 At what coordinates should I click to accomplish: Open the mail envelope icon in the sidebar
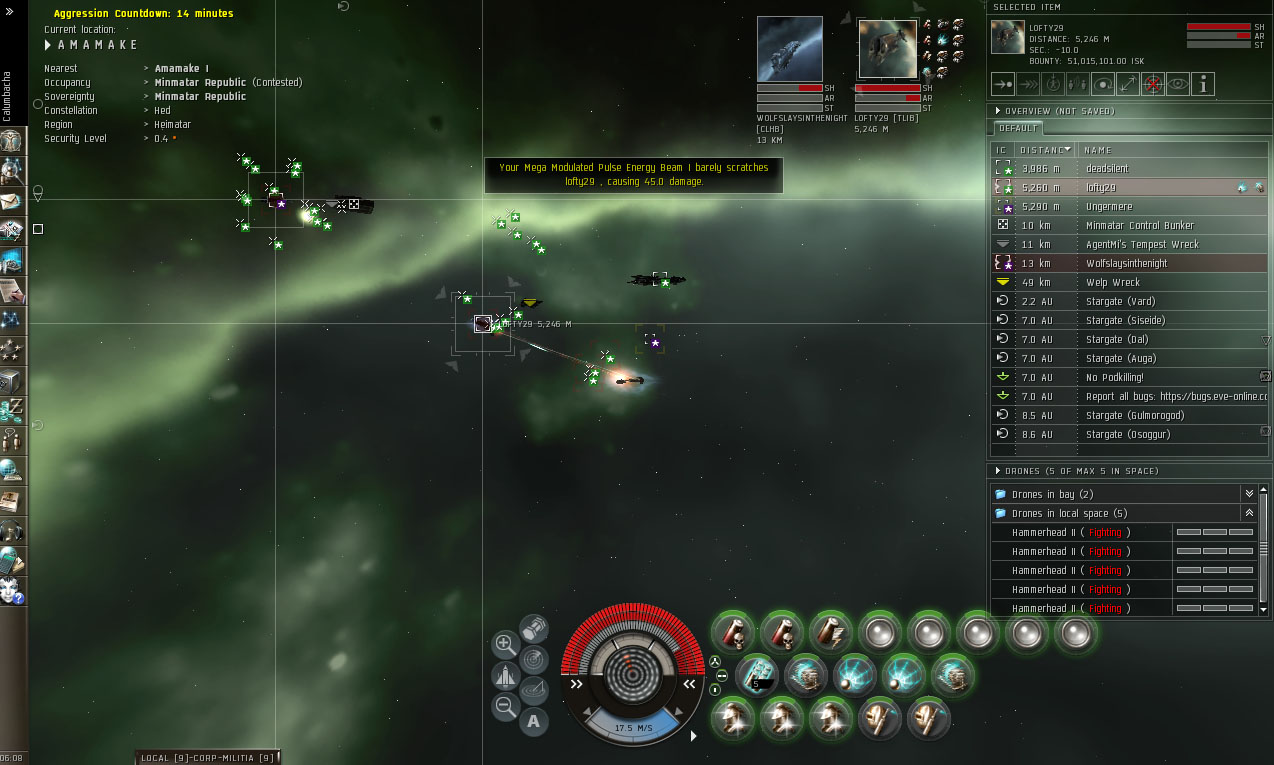12,201
